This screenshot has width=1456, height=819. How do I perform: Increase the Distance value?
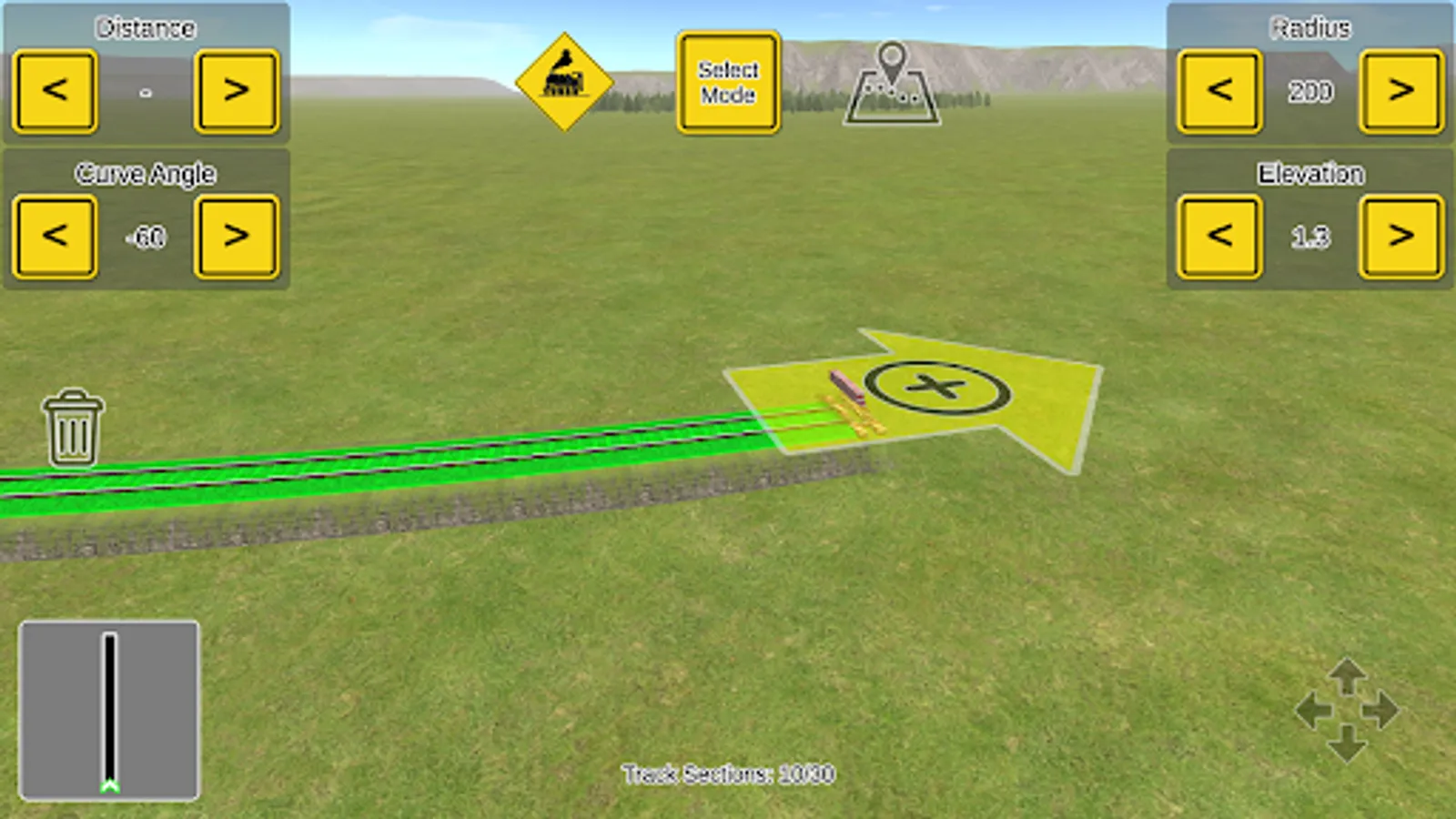[x=237, y=91]
